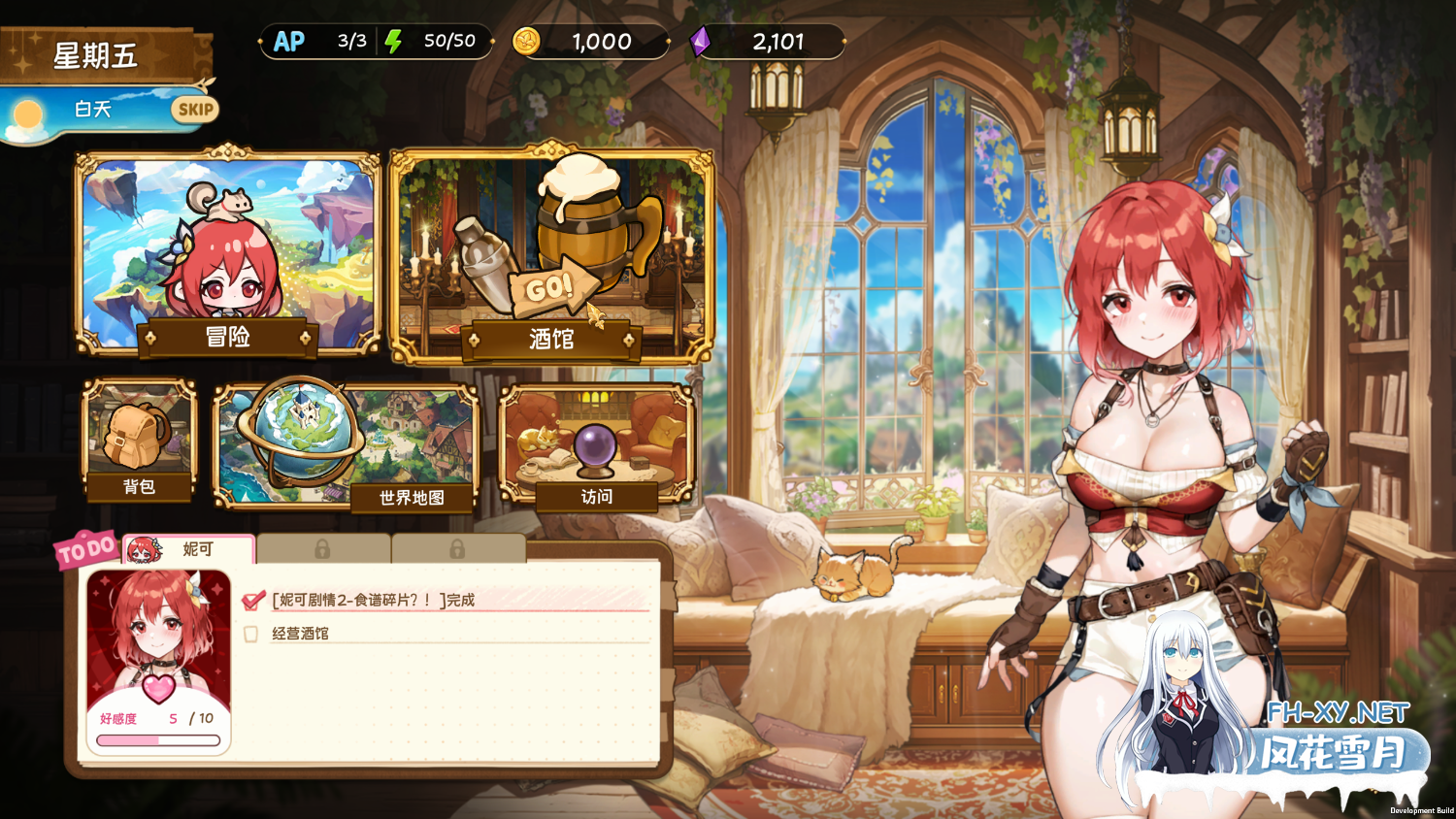Expand the first locked TODO tab
Screen dimensions: 1456x819
(323, 549)
